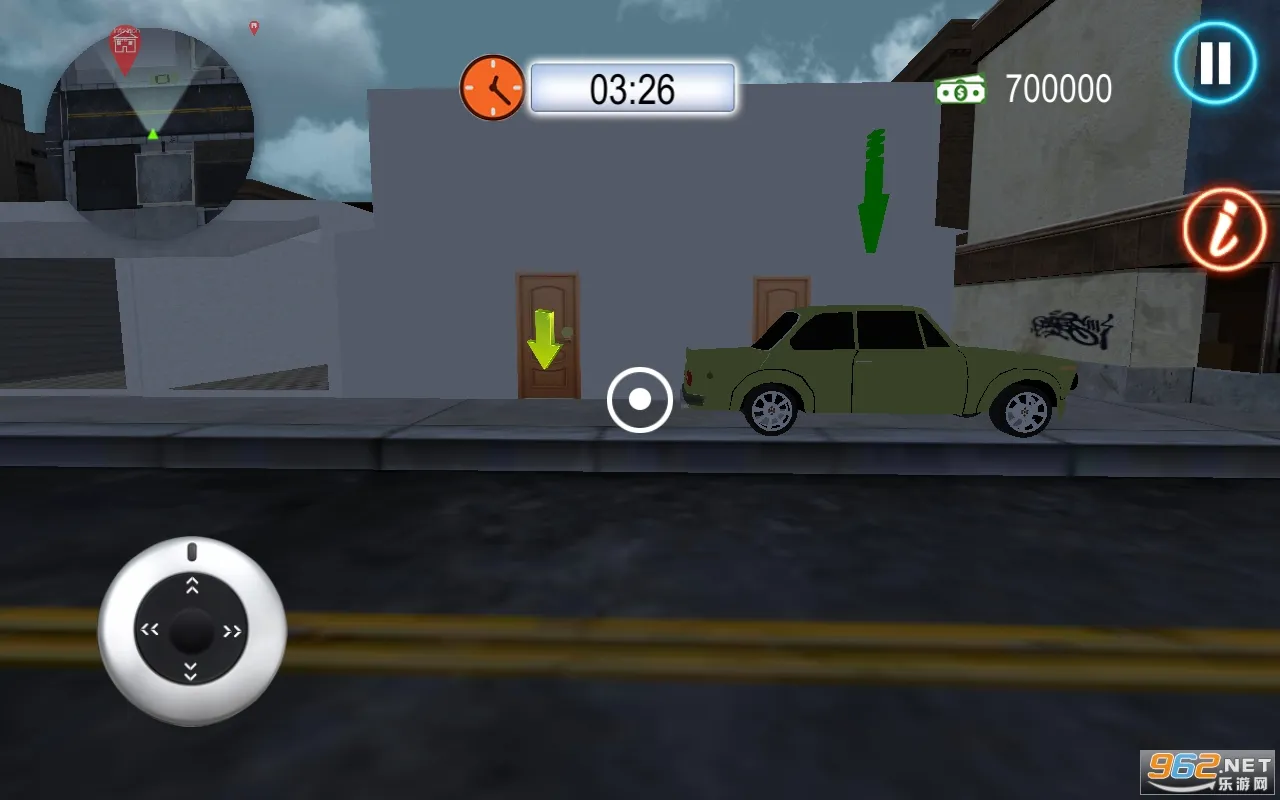Pause the game
The height and width of the screenshot is (800, 1280).
pos(1215,63)
